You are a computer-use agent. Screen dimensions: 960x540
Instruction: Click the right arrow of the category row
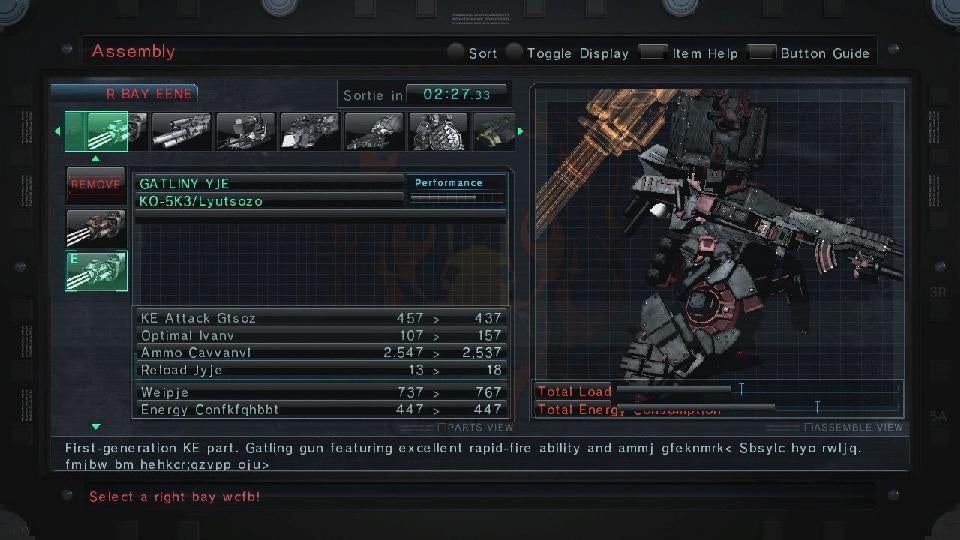[520, 131]
